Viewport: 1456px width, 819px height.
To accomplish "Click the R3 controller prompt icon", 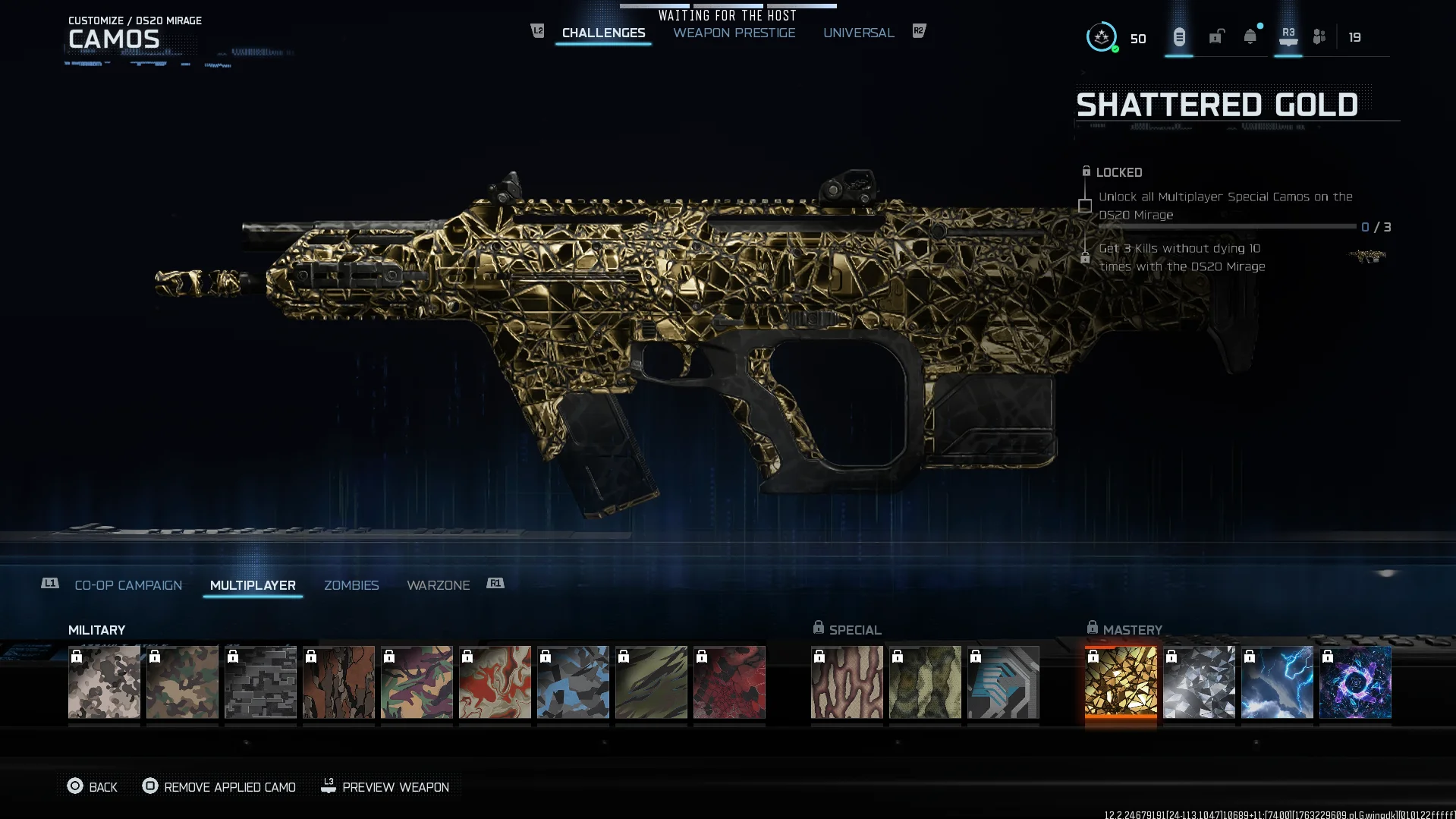I will [x=1288, y=36].
